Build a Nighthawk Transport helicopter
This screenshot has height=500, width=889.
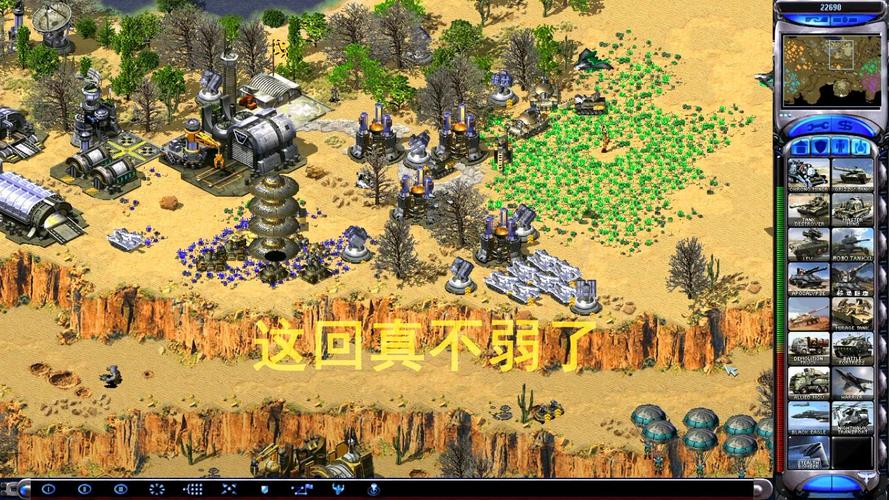[851, 417]
